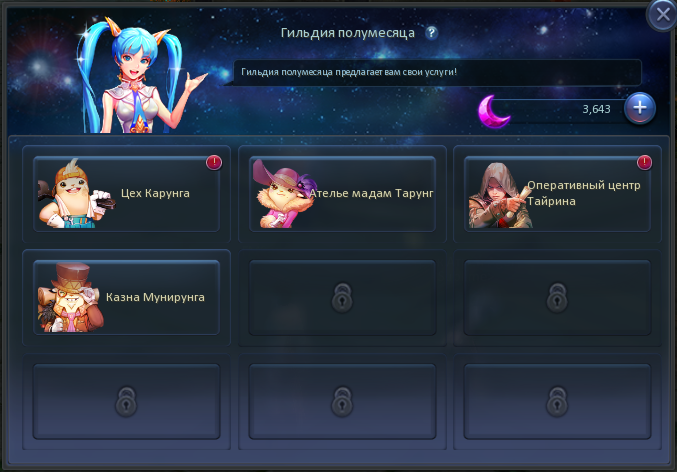
Task: Open the Цех Карунга workshop
Action: (x=126, y=194)
